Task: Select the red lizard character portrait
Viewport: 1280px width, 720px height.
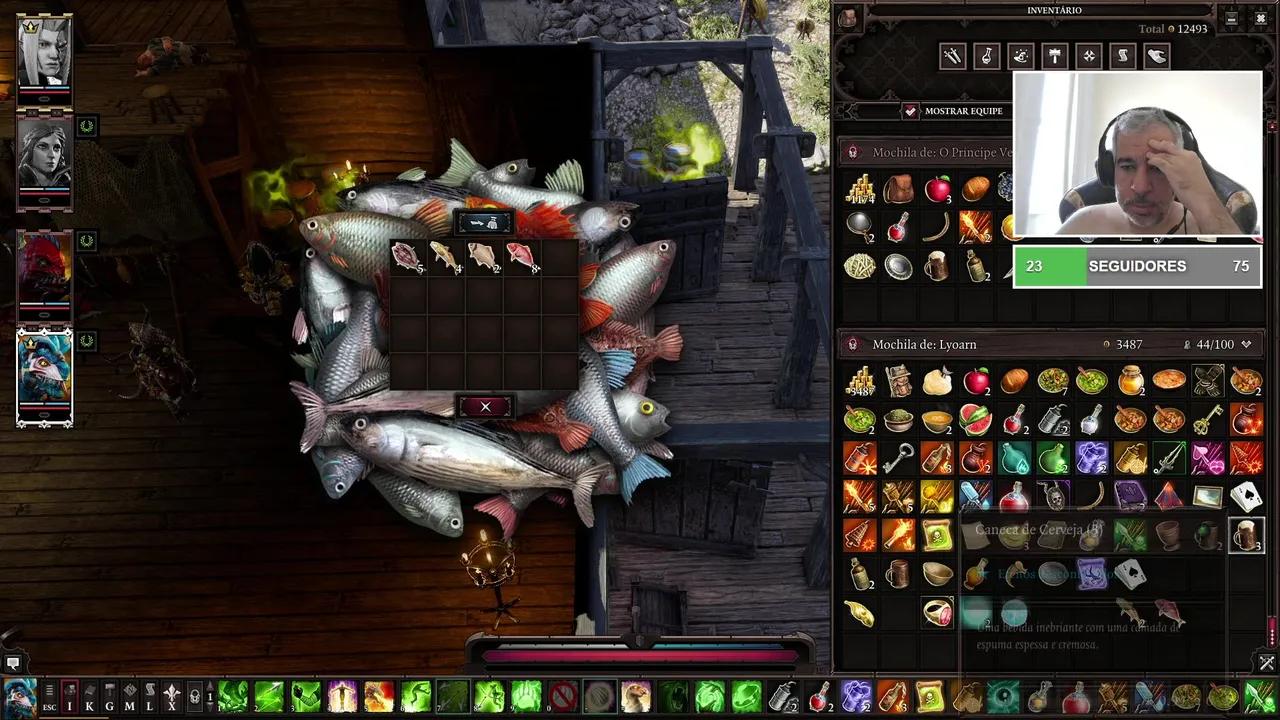Action: pyautogui.click(x=44, y=268)
